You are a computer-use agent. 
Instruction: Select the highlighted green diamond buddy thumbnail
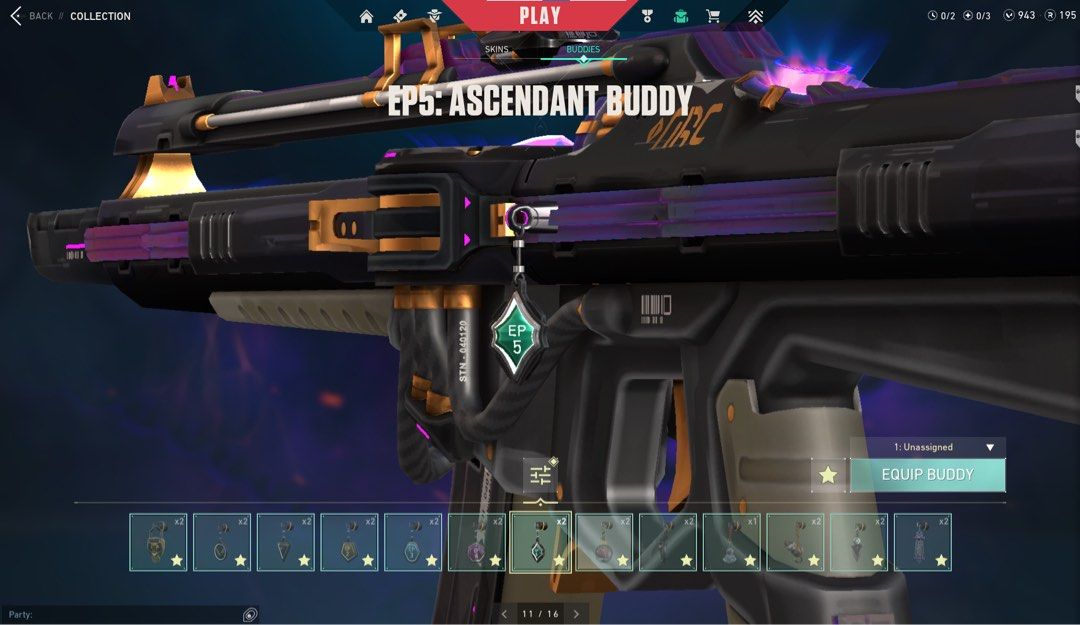541,542
